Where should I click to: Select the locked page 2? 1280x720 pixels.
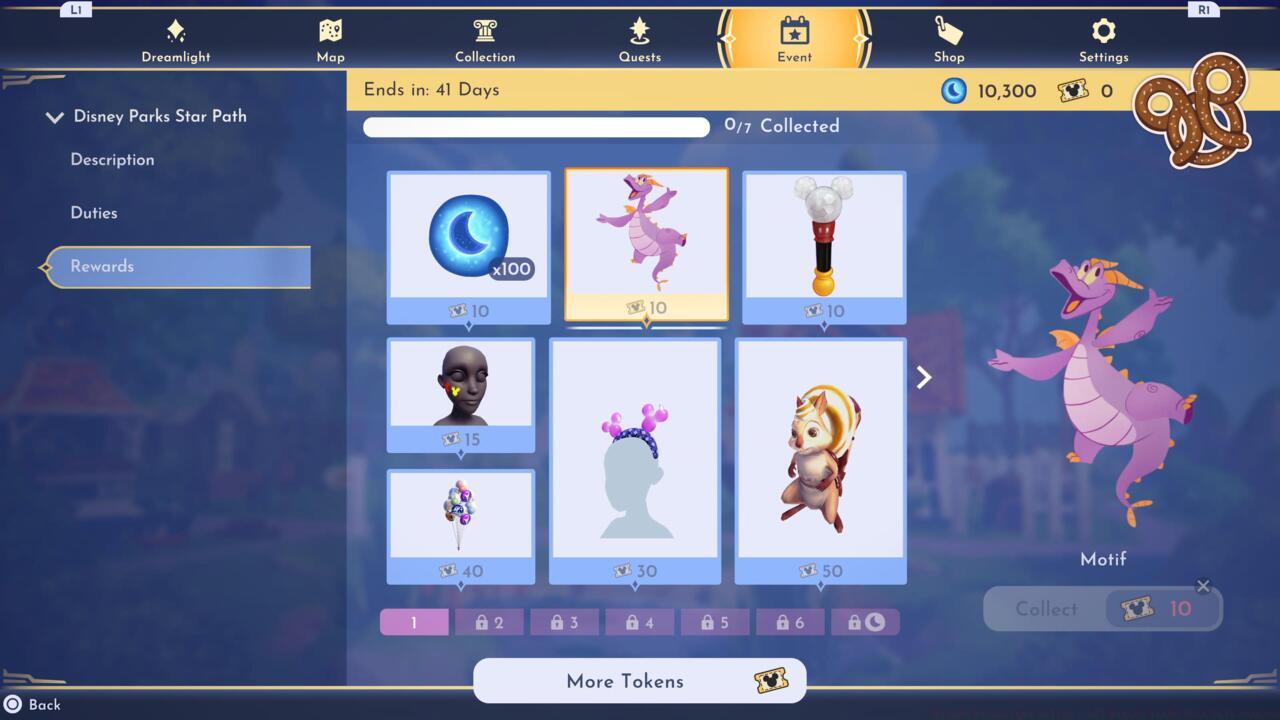click(489, 621)
